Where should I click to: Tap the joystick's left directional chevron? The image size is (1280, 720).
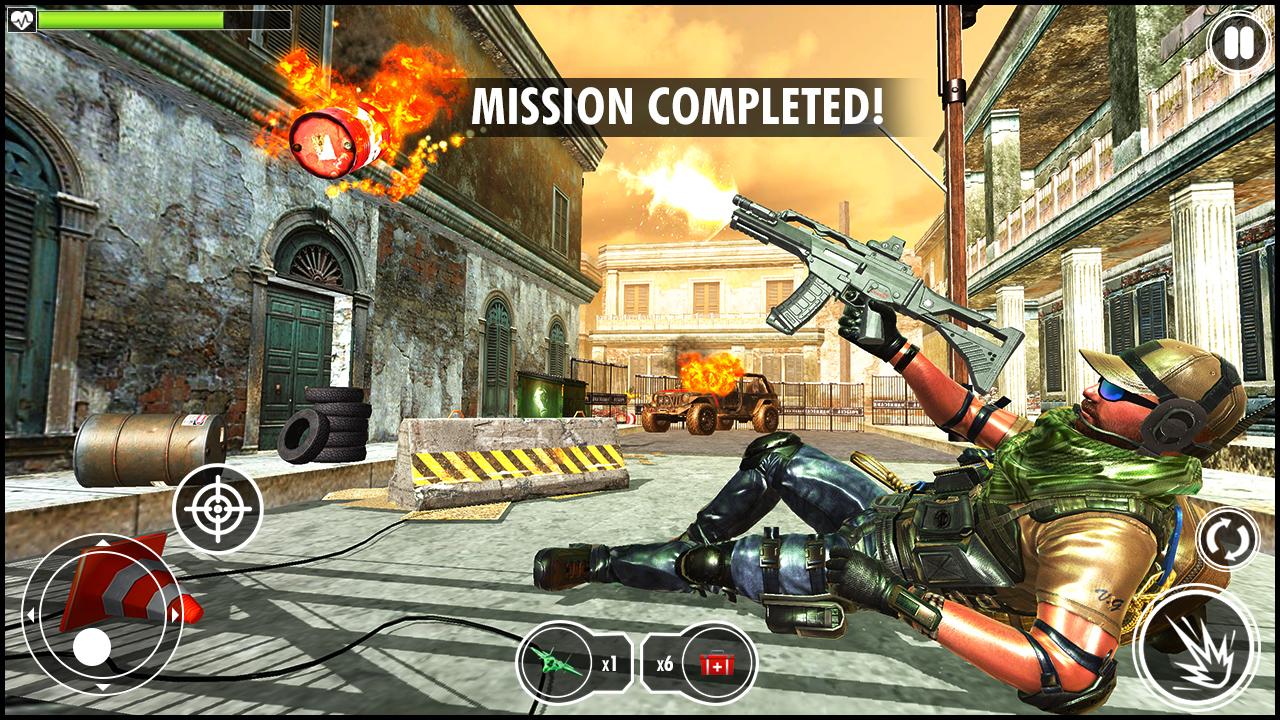pyautogui.click(x=32, y=614)
